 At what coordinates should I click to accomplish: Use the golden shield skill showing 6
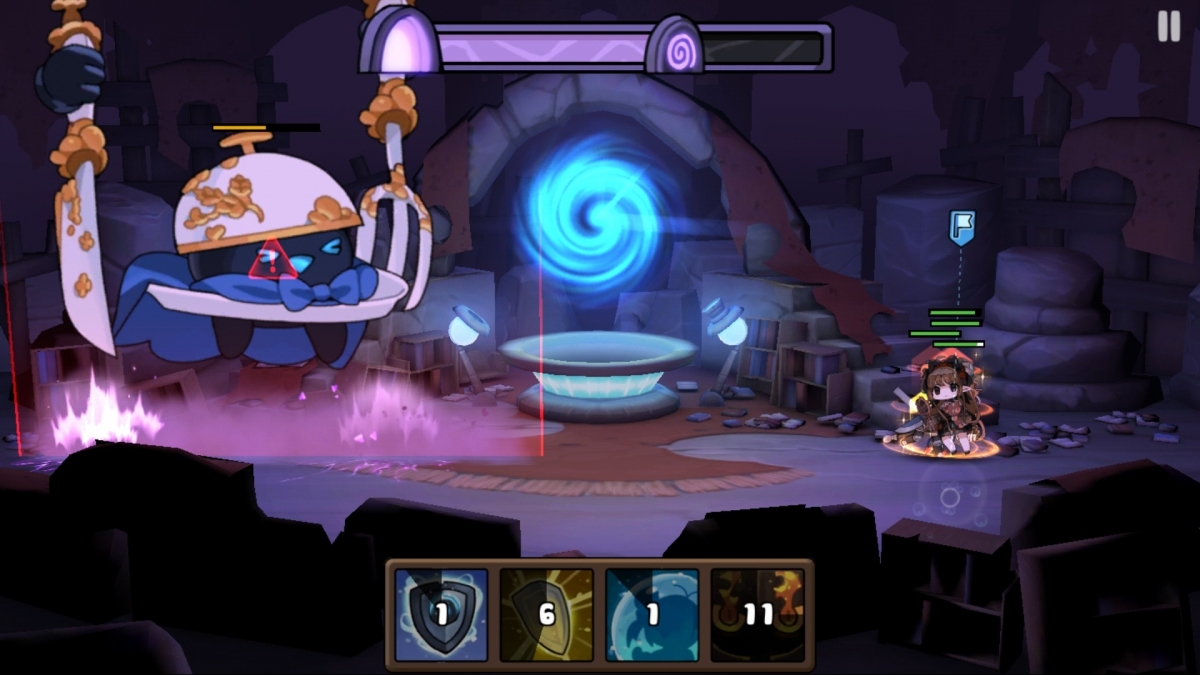click(x=546, y=615)
